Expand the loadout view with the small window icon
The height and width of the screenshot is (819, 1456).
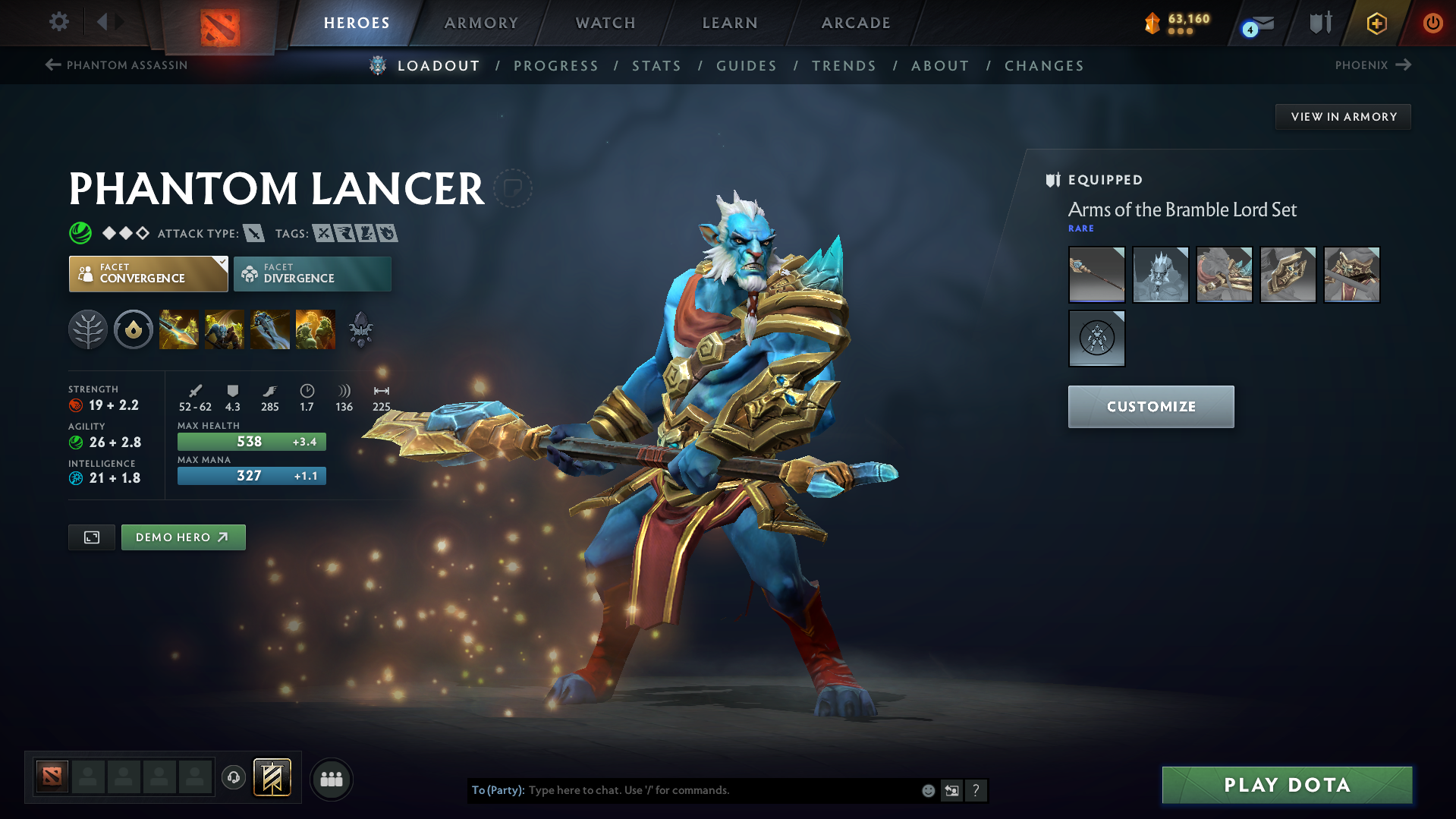click(x=91, y=537)
